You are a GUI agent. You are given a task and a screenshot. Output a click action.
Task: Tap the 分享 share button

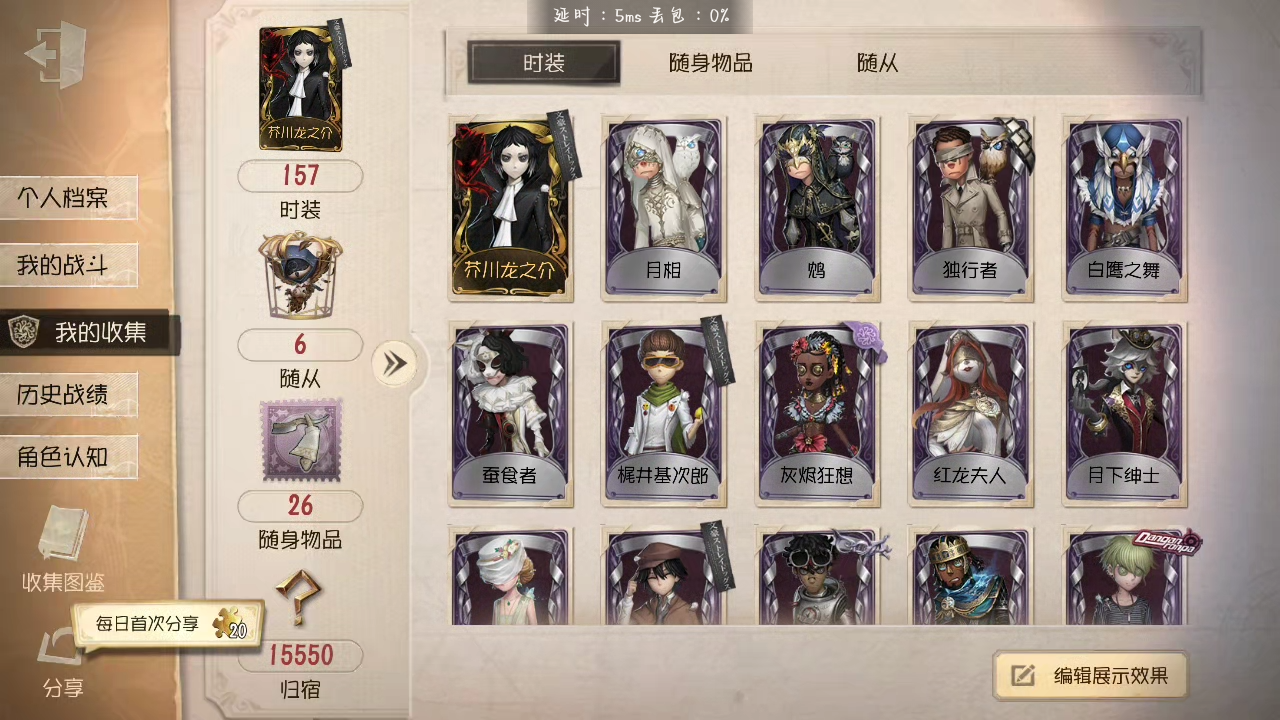tap(62, 662)
